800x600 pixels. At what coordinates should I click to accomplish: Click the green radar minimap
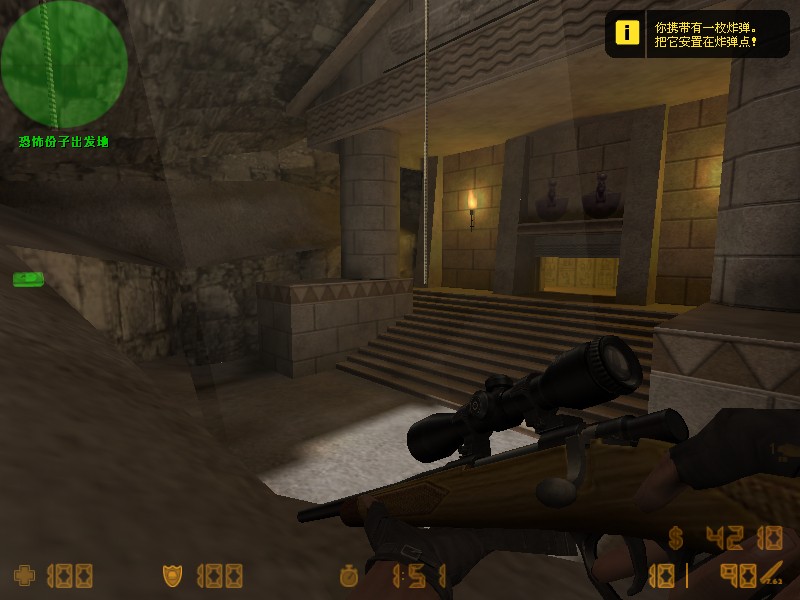[x=64, y=64]
